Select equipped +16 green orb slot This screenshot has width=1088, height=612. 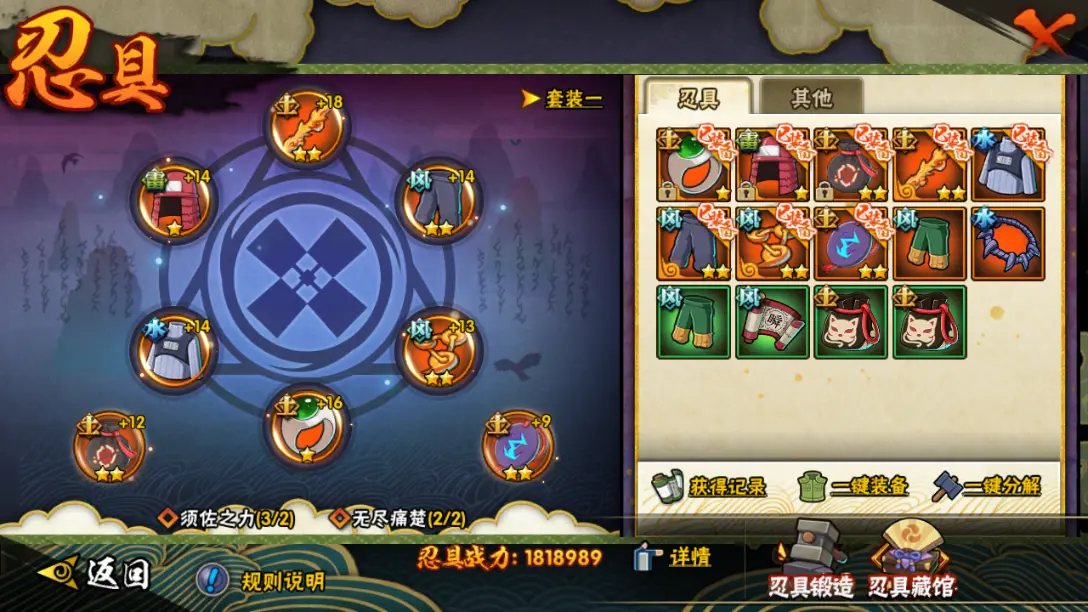point(306,427)
